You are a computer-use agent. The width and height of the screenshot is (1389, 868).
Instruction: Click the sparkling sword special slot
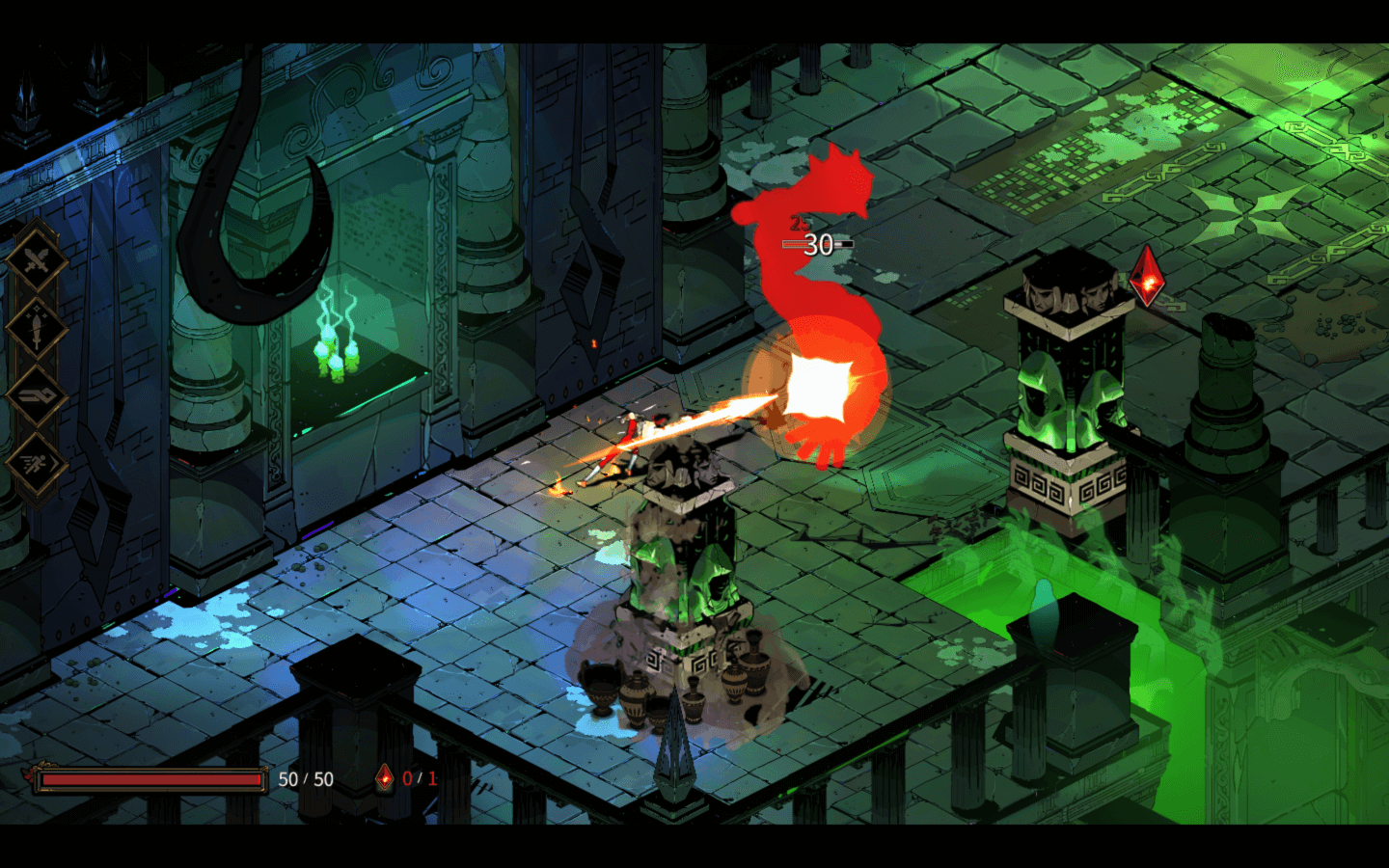[37, 328]
